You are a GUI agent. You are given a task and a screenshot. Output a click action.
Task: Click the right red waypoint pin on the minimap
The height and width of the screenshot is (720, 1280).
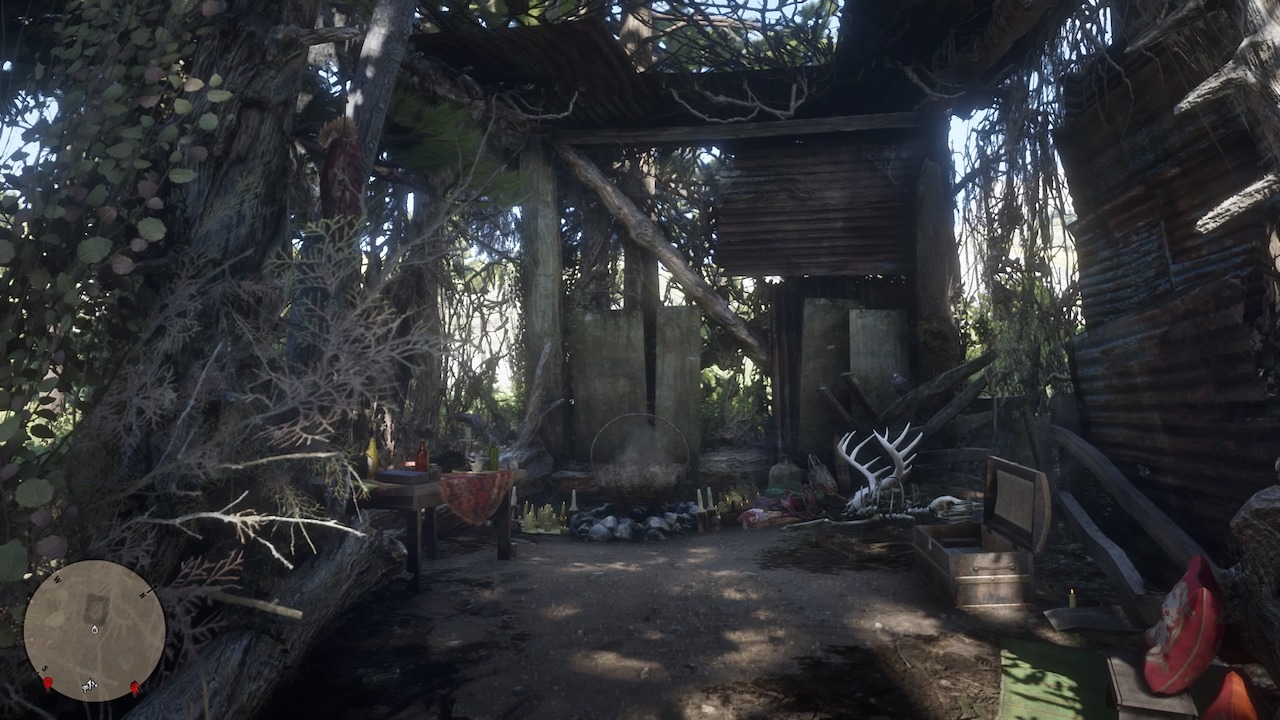[x=134, y=686]
